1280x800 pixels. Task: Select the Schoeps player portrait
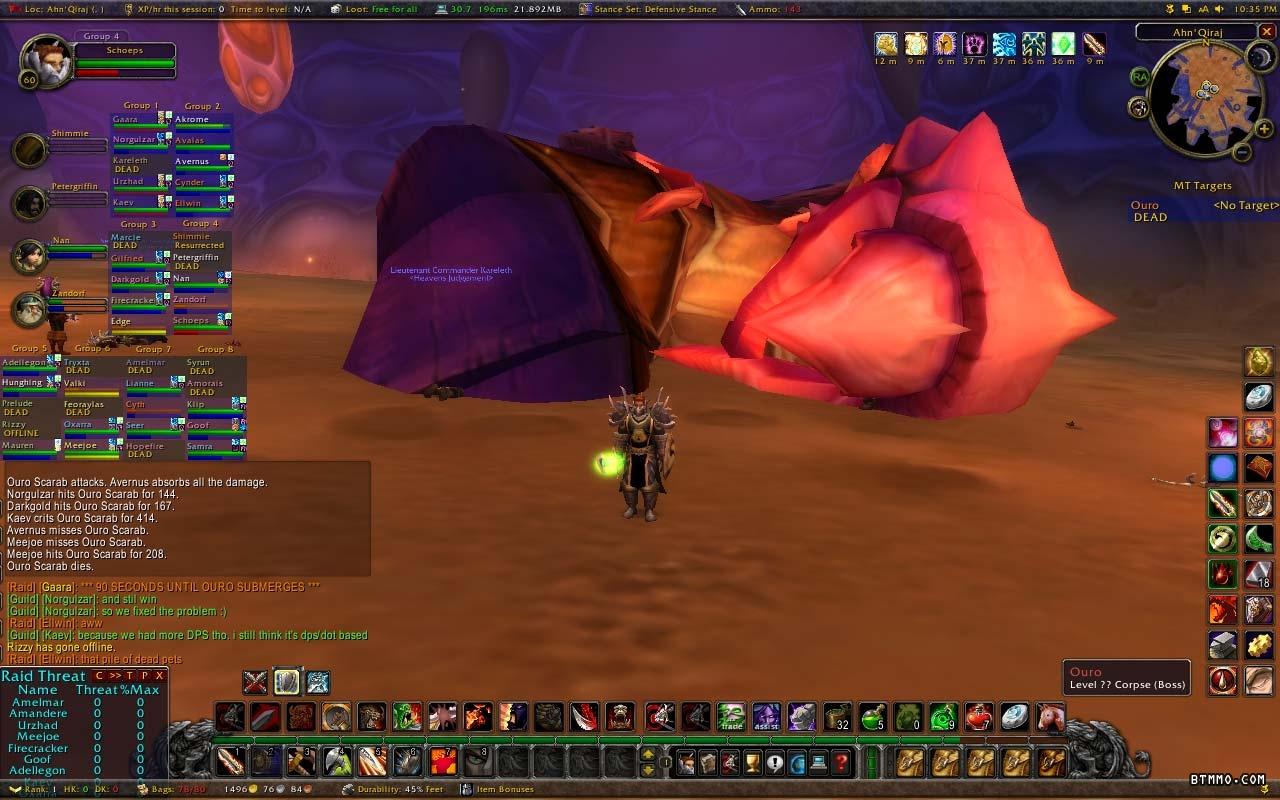[x=45, y=60]
